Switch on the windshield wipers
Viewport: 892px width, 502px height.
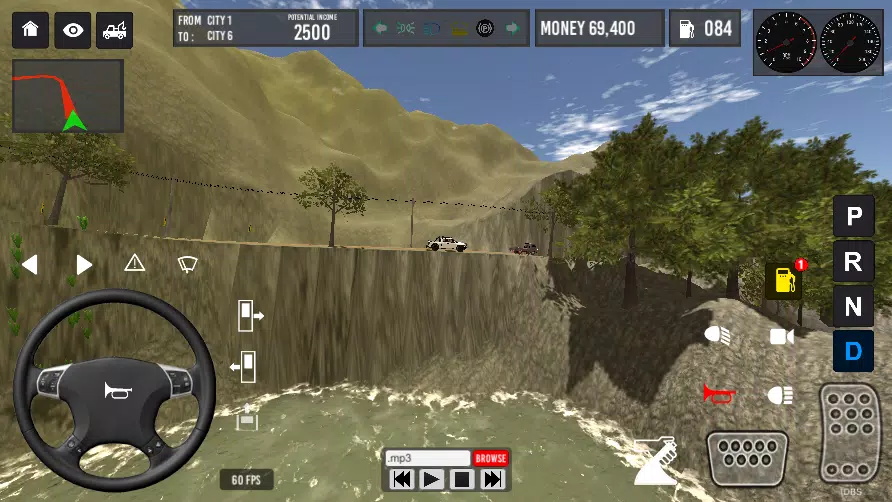[187, 264]
